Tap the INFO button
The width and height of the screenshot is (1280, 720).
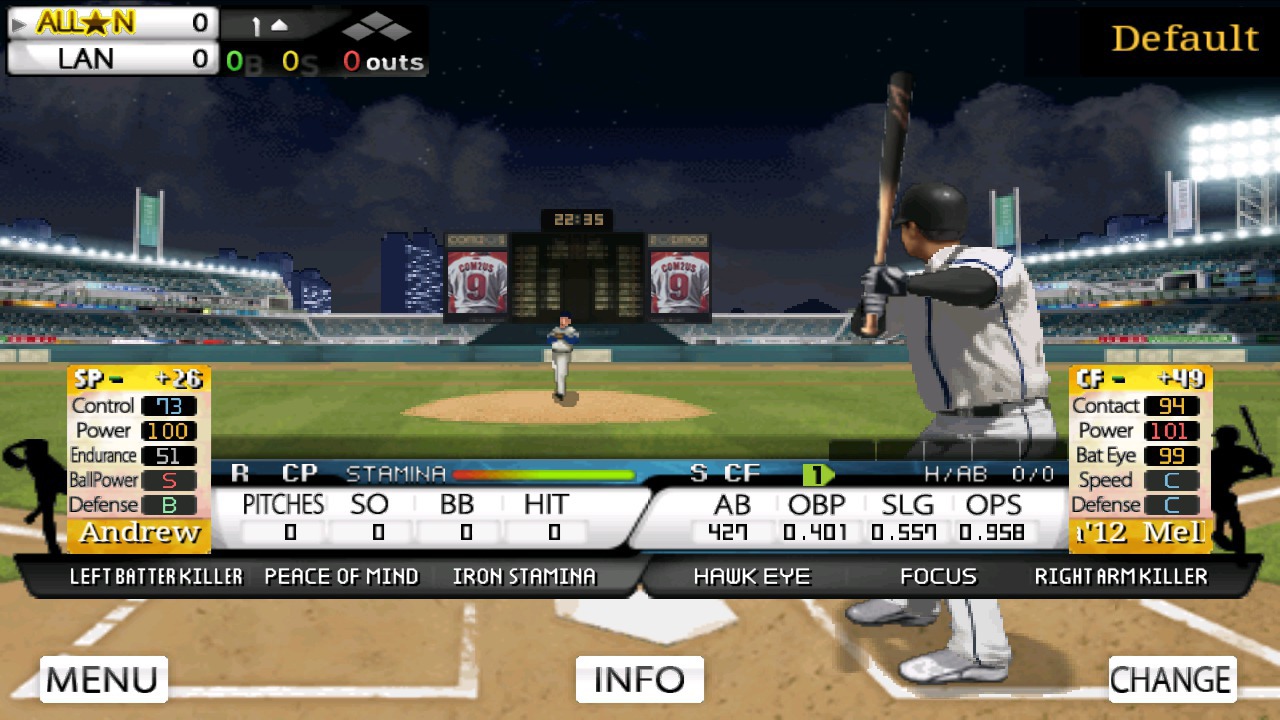click(640, 679)
